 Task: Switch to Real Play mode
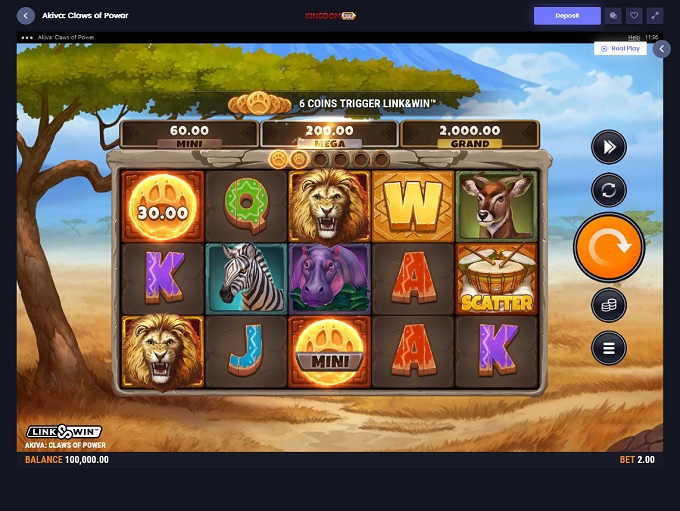pos(620,48)
